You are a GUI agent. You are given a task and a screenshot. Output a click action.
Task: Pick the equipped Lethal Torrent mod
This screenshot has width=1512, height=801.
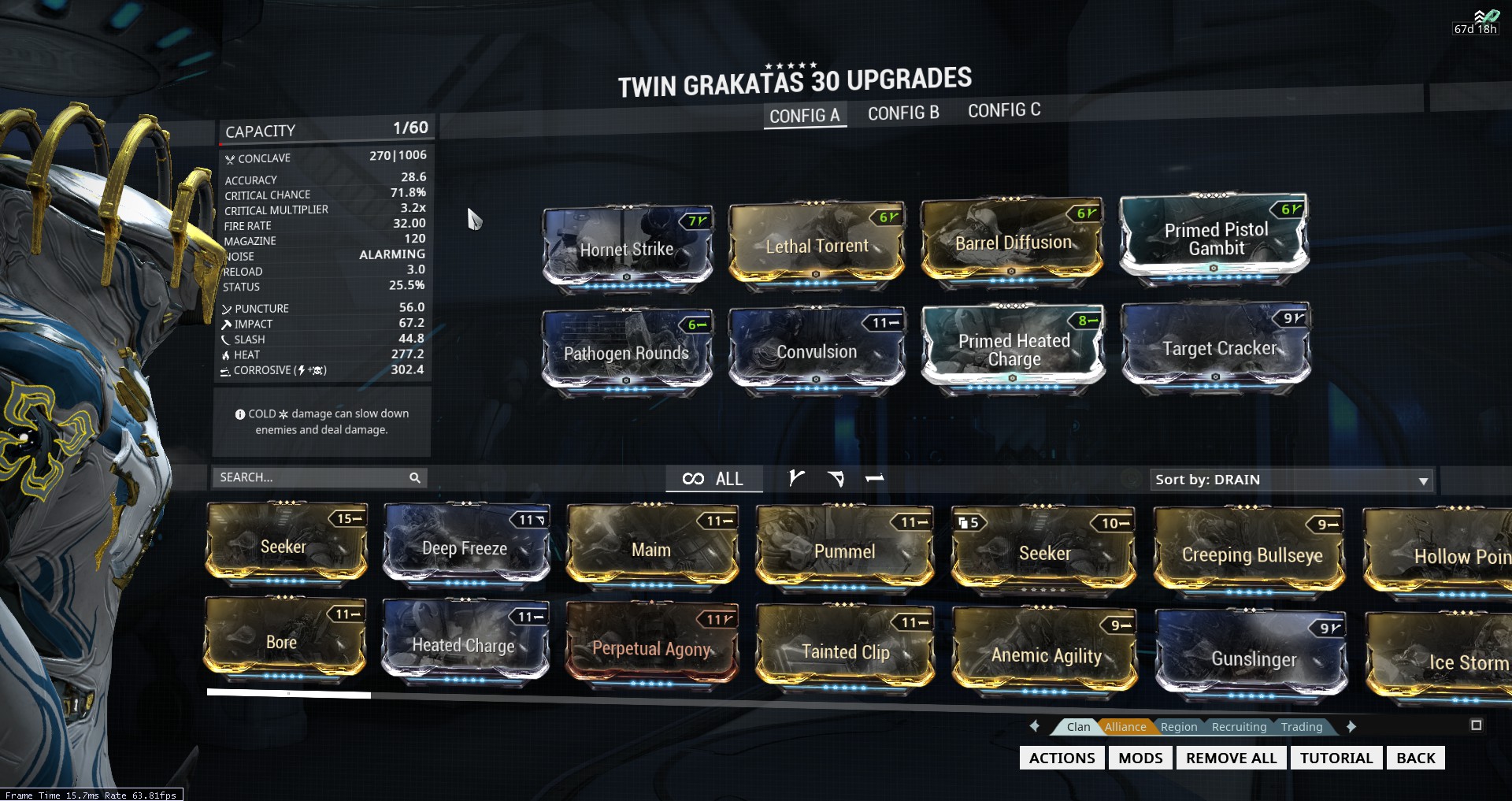pos(817,245)
